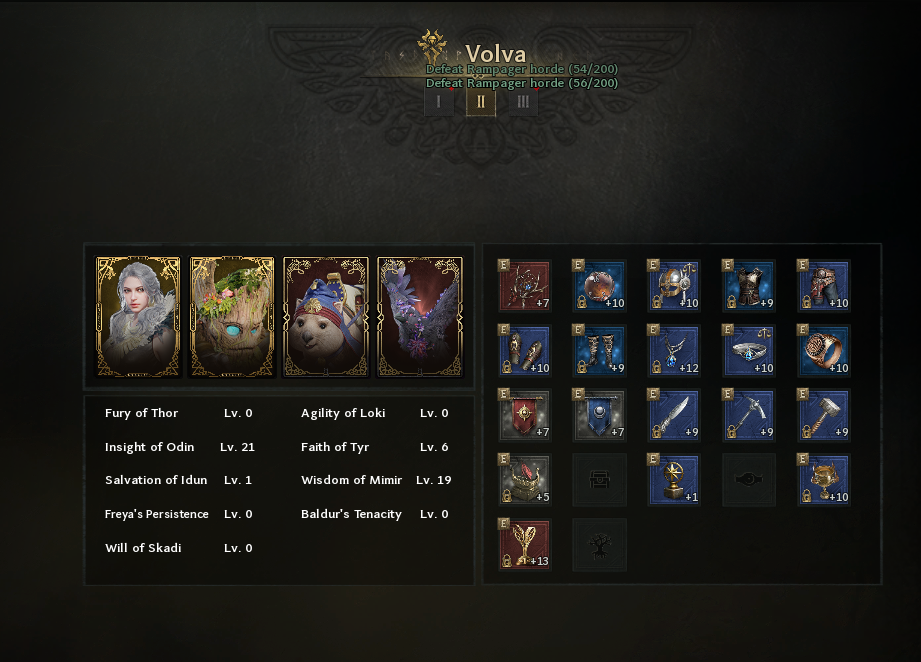Inspect the +9 chest armor slot
The image size is (921, 662).
[x=750, y=286]
